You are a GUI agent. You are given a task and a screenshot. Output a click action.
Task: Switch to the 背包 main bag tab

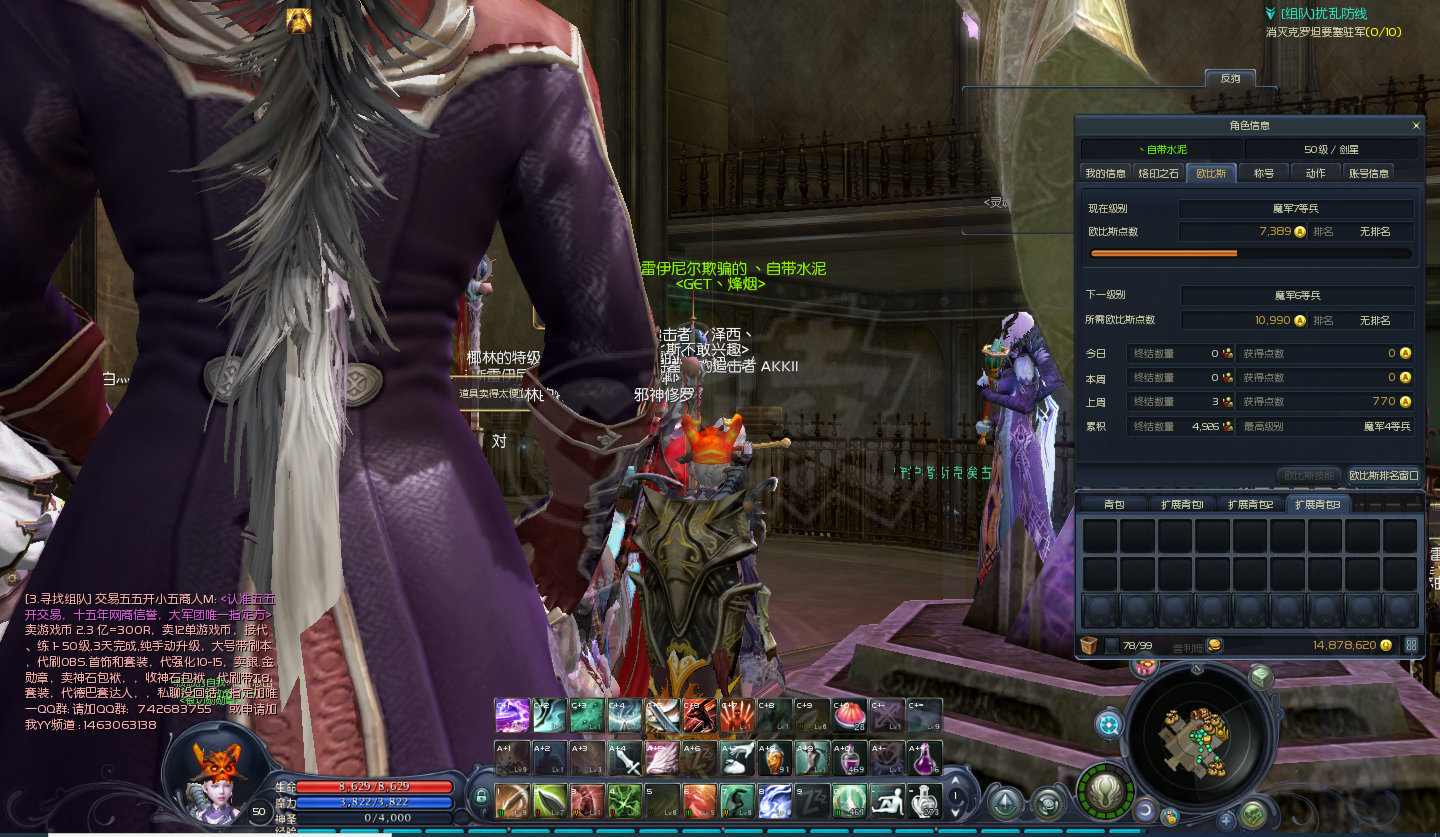point(1114,505)
